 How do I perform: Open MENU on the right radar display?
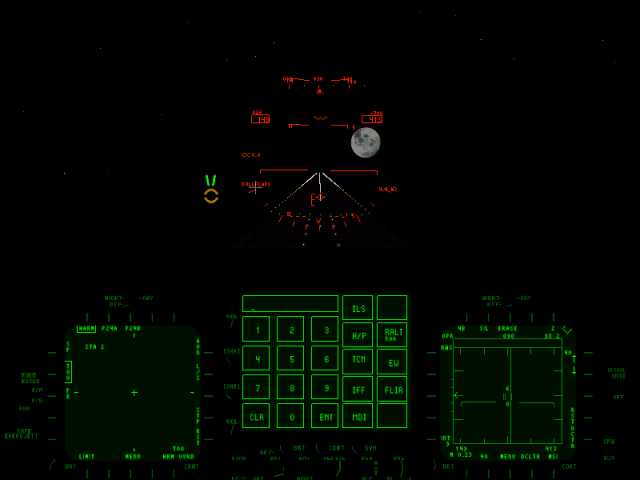point(508,456)
